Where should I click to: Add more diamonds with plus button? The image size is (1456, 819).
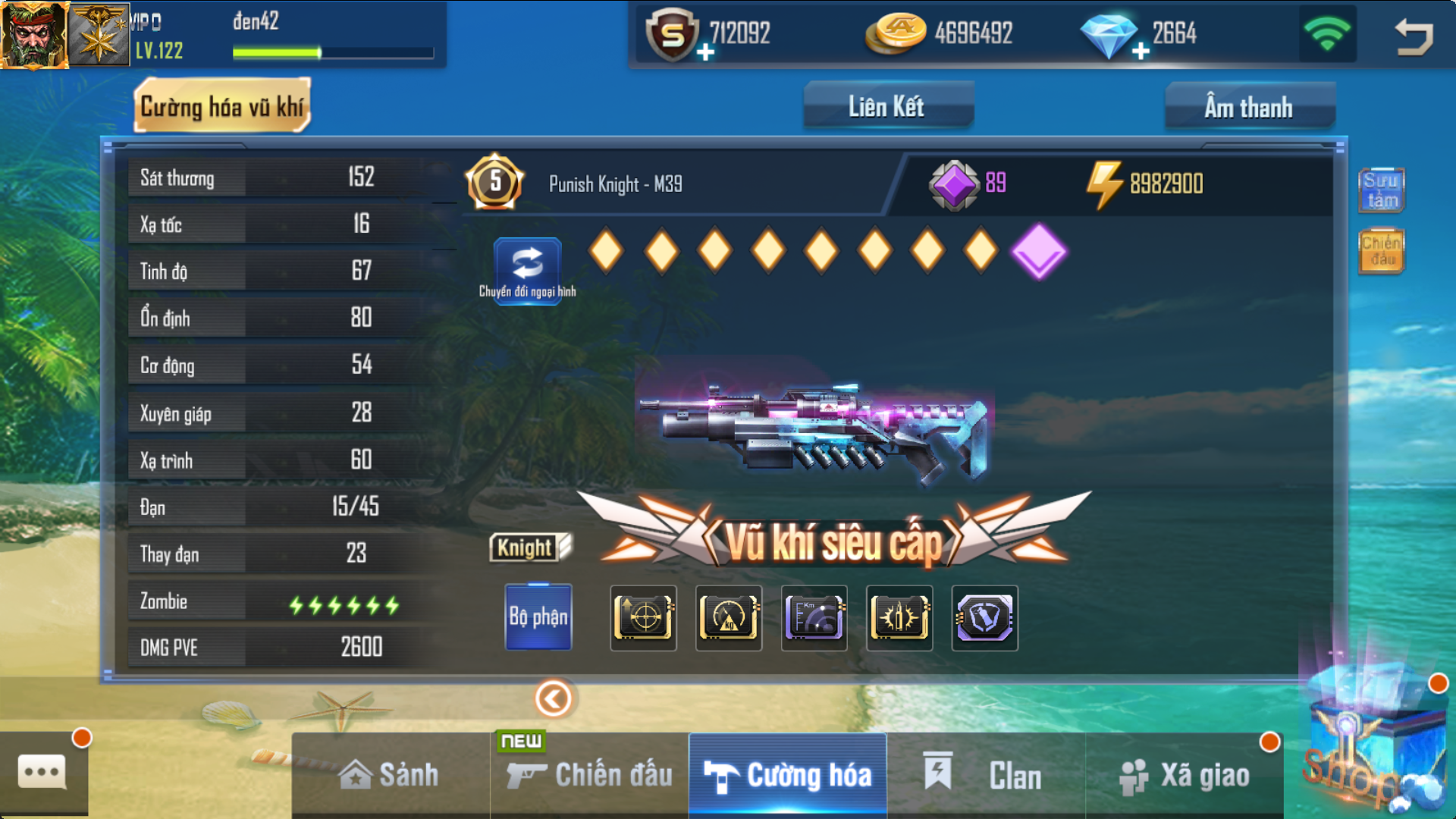coord(1140,52)
